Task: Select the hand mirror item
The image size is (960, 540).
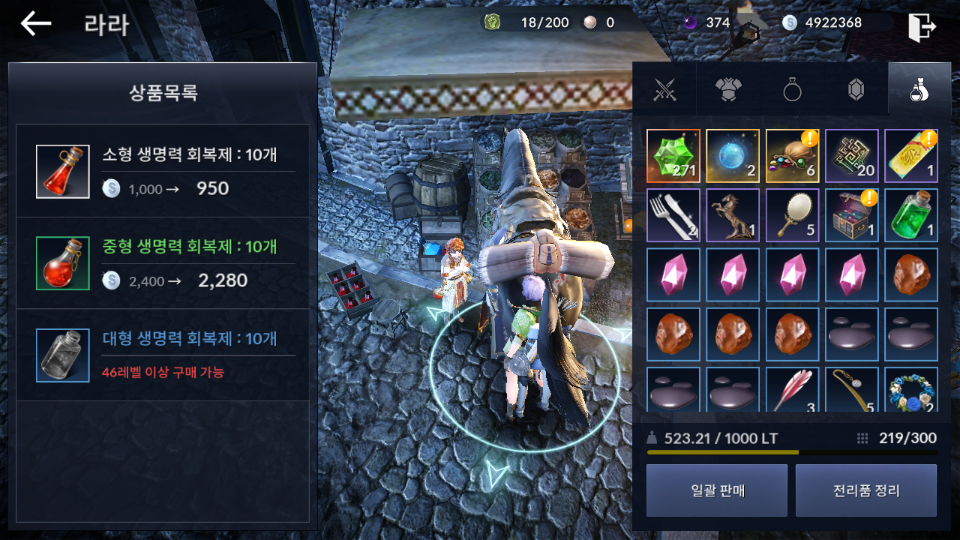Action: tap(792, 215)
